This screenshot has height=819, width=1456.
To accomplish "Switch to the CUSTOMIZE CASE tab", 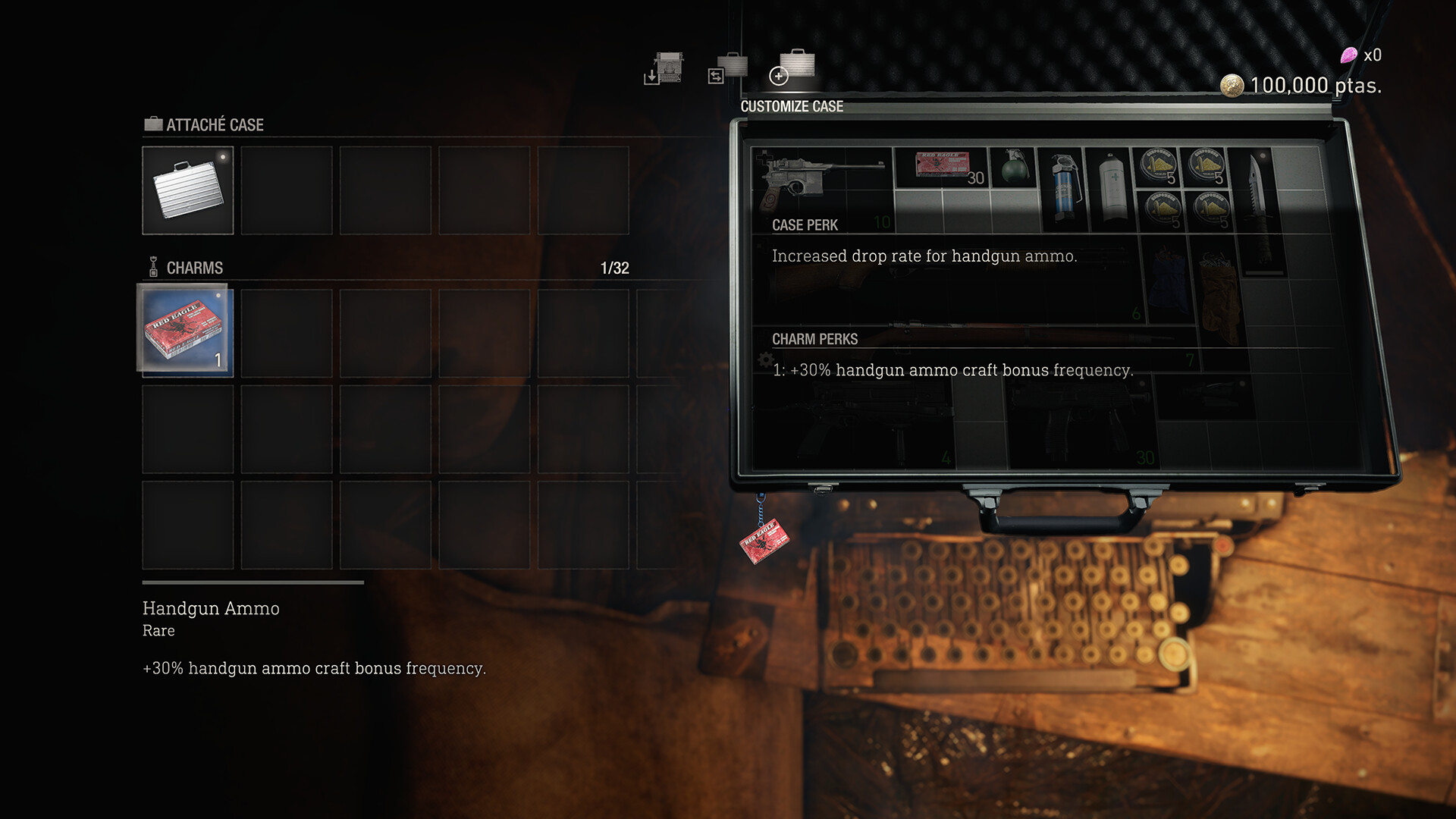I will coord(792,106).
